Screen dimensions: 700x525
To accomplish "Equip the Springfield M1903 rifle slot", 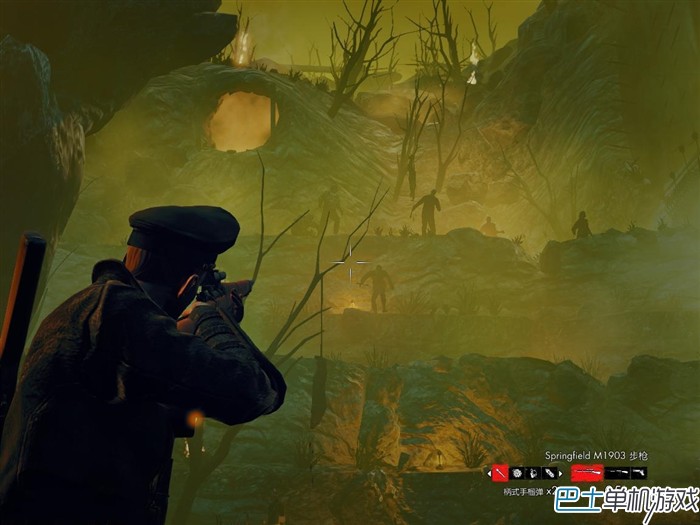I will point(587,472).
